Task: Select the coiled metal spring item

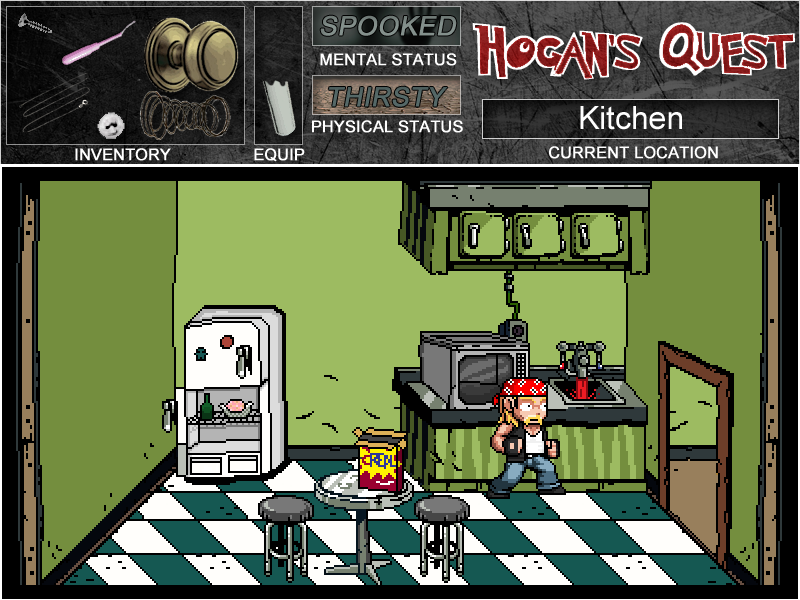Action: pyautogui.click(x=182, y=114)
